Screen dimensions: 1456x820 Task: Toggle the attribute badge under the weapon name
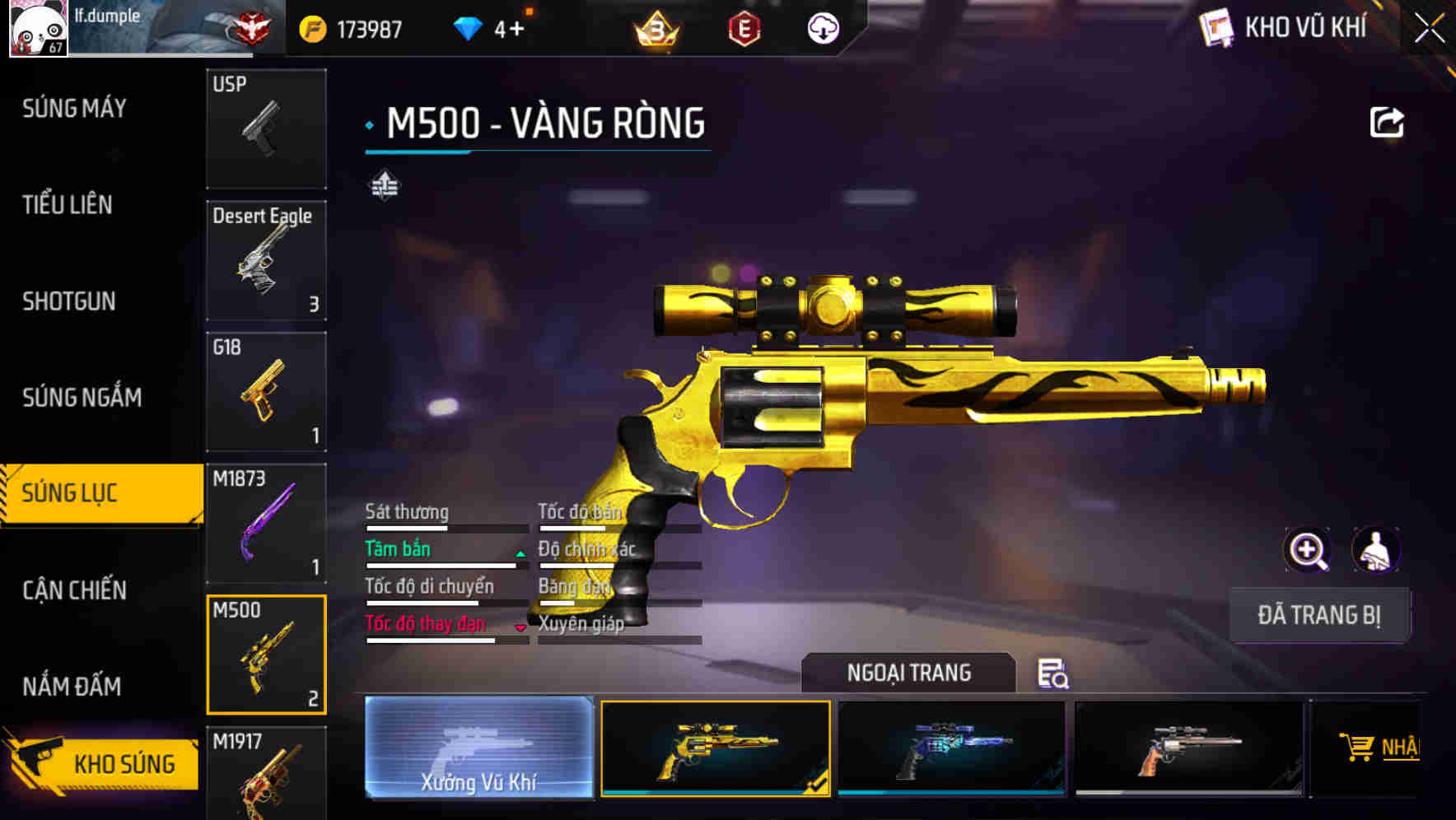tap(384, 184)
